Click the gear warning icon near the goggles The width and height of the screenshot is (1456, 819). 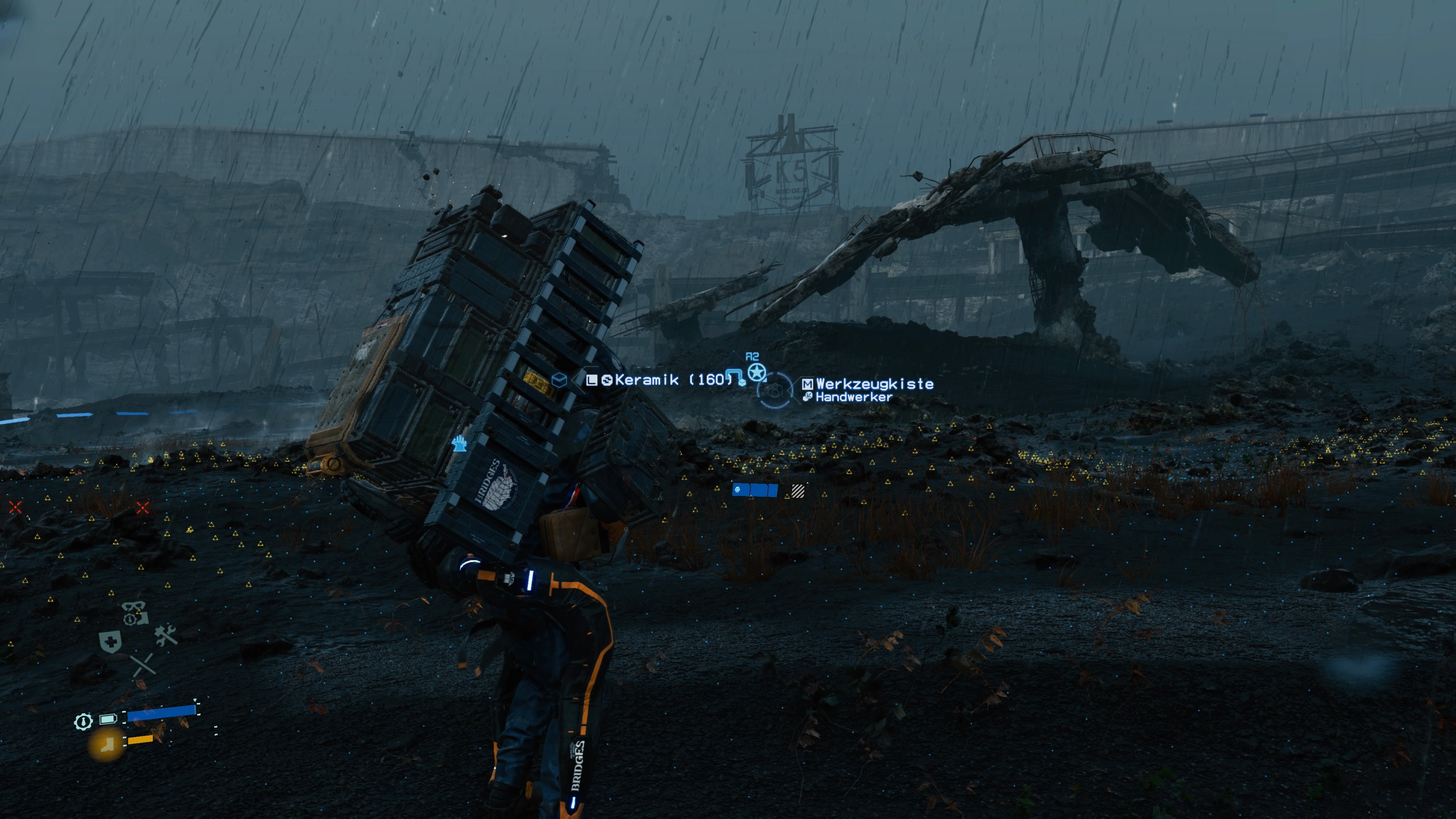130,619
